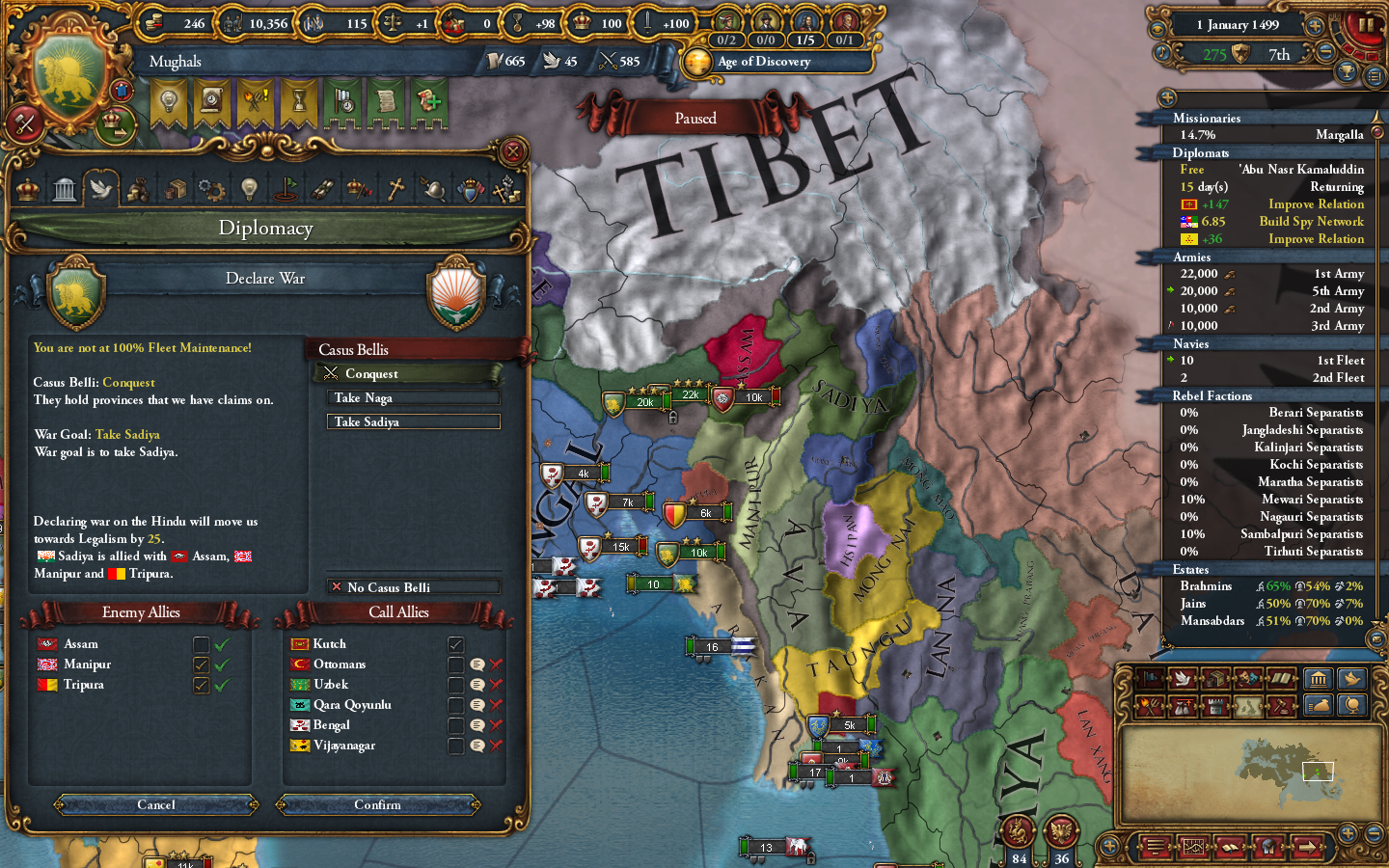Open the Technology gears panel
The width and height of the screenshot is (1389, 868).
(x=211, y=188)
